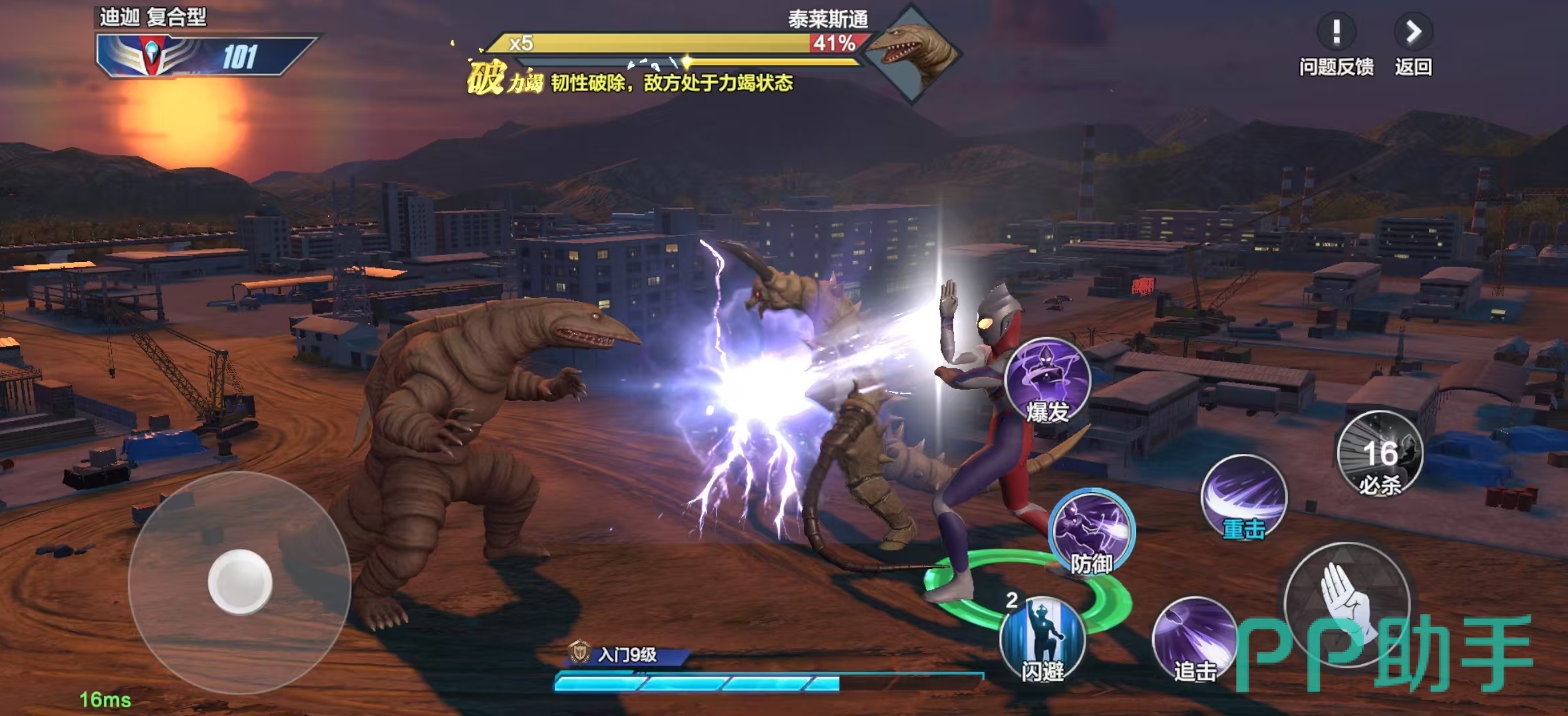
Task: Click the virtual joystick knob
Action: 239,582
